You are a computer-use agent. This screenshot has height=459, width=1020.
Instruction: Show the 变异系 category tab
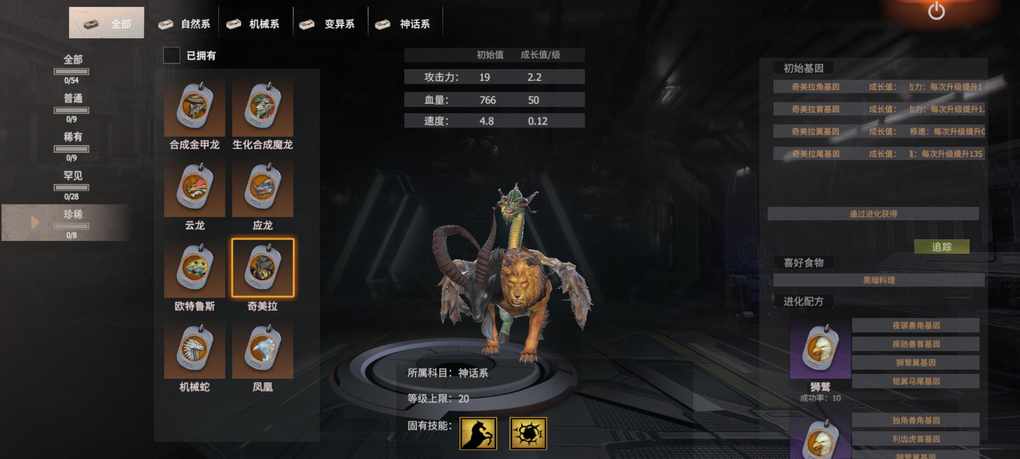(329, 23)
